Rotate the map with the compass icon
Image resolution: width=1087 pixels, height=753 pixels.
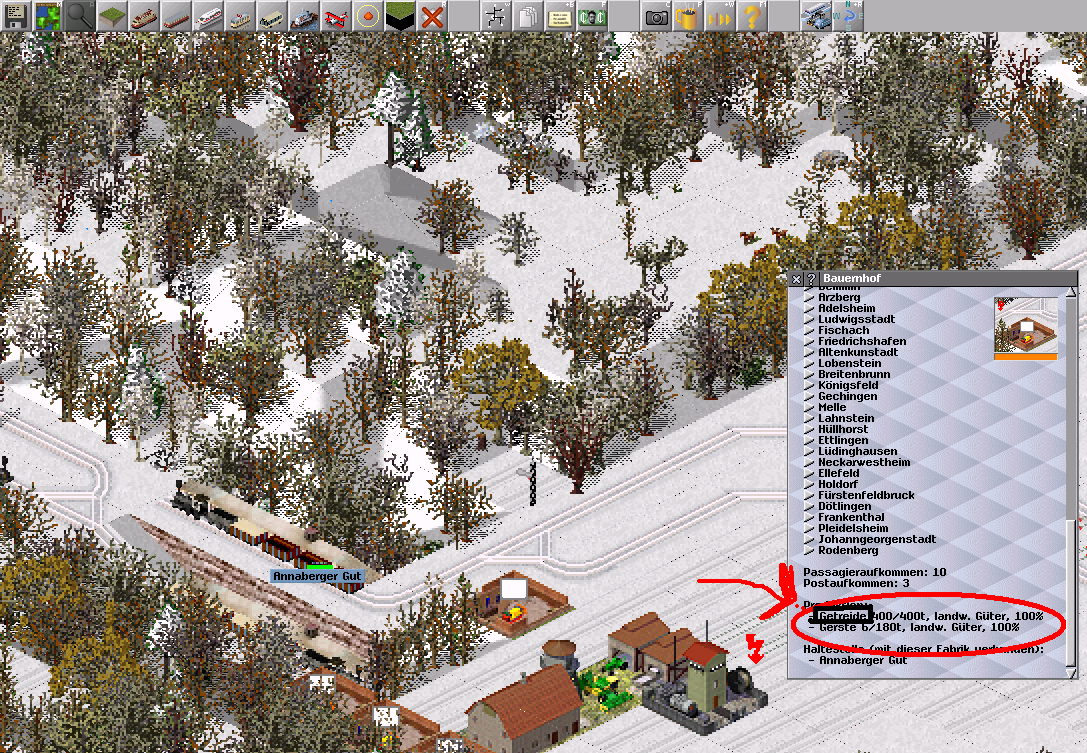click(848, 16)
